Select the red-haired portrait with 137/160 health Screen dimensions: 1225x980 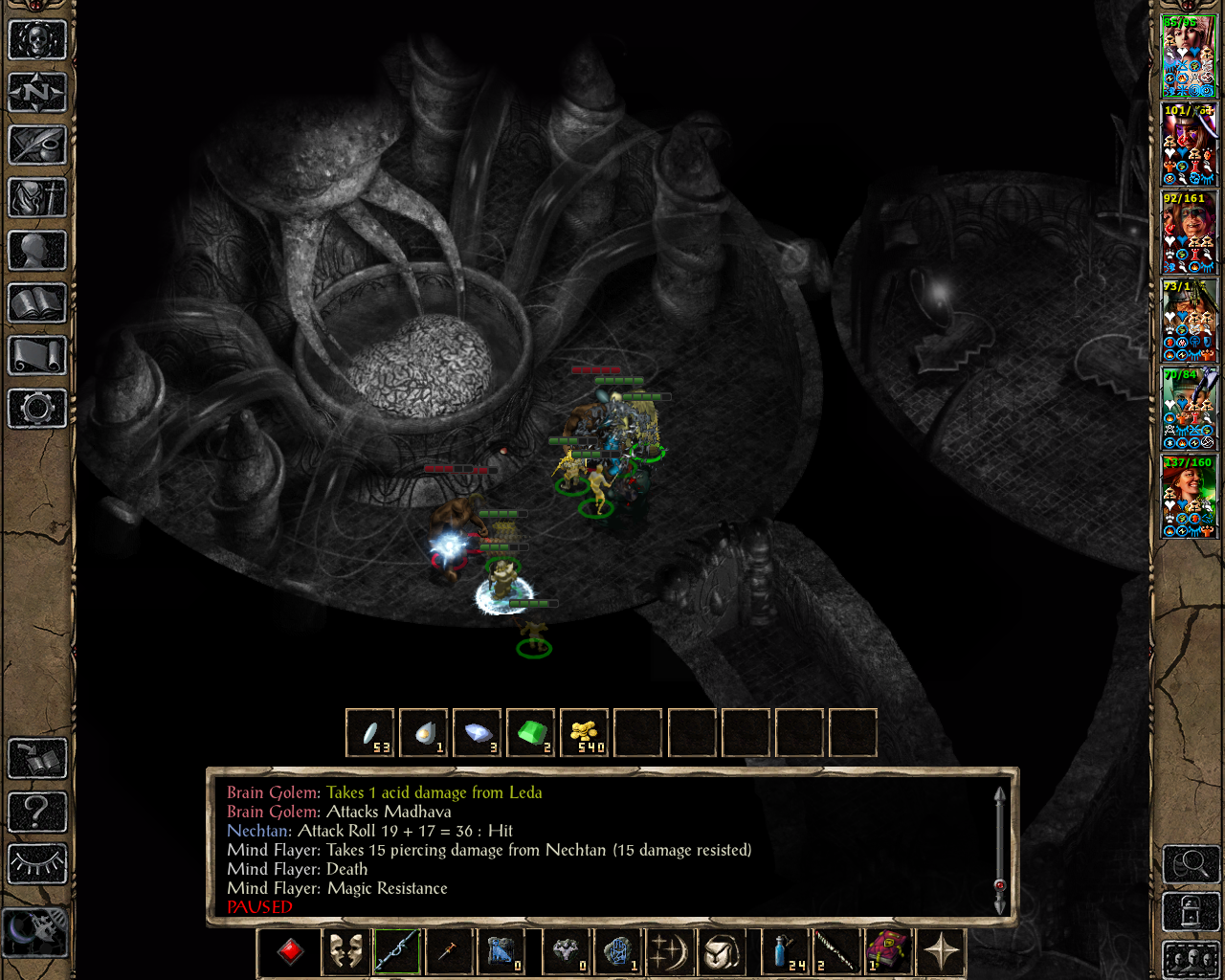tap(1189, 497)
